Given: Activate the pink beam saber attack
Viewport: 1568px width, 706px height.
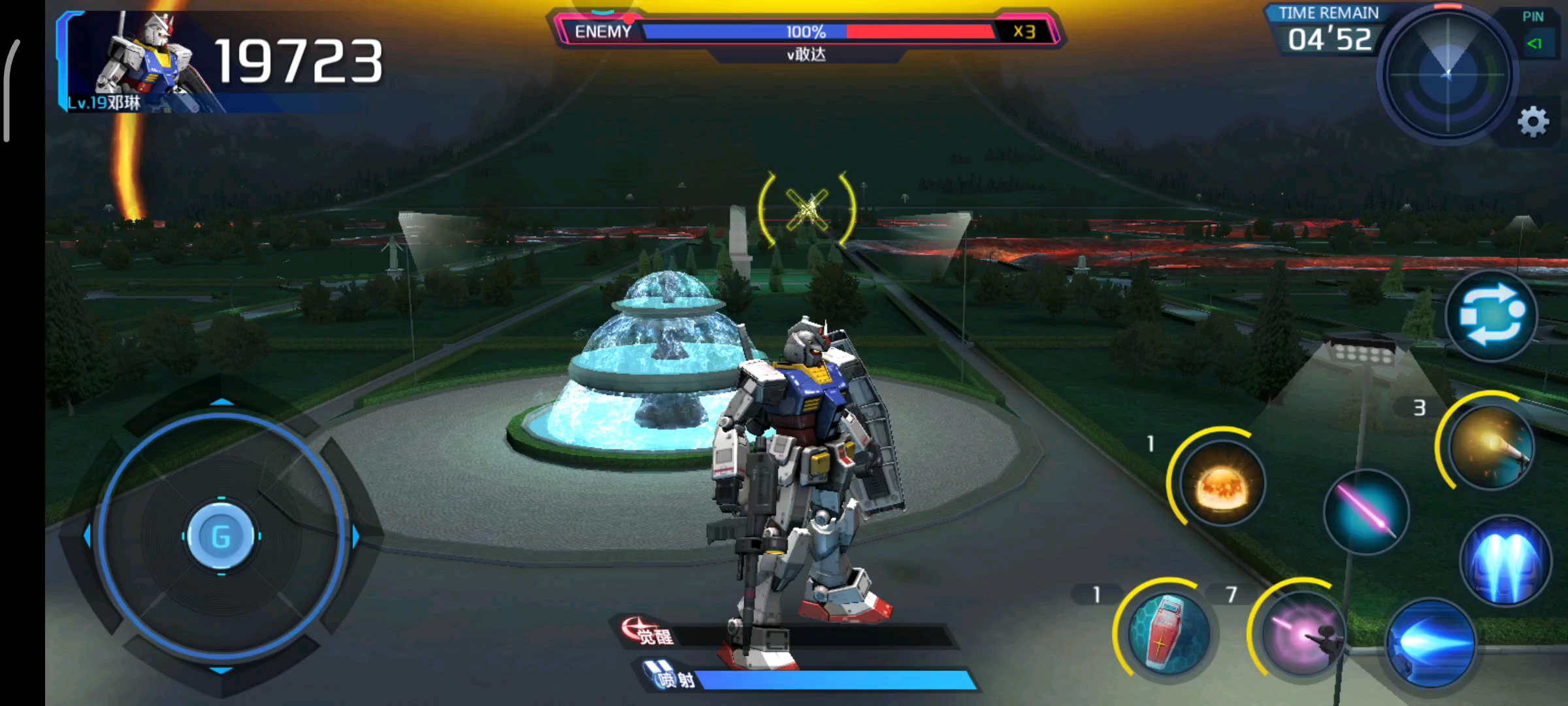Looking at the screenshot, I should tap(1366, 512).
